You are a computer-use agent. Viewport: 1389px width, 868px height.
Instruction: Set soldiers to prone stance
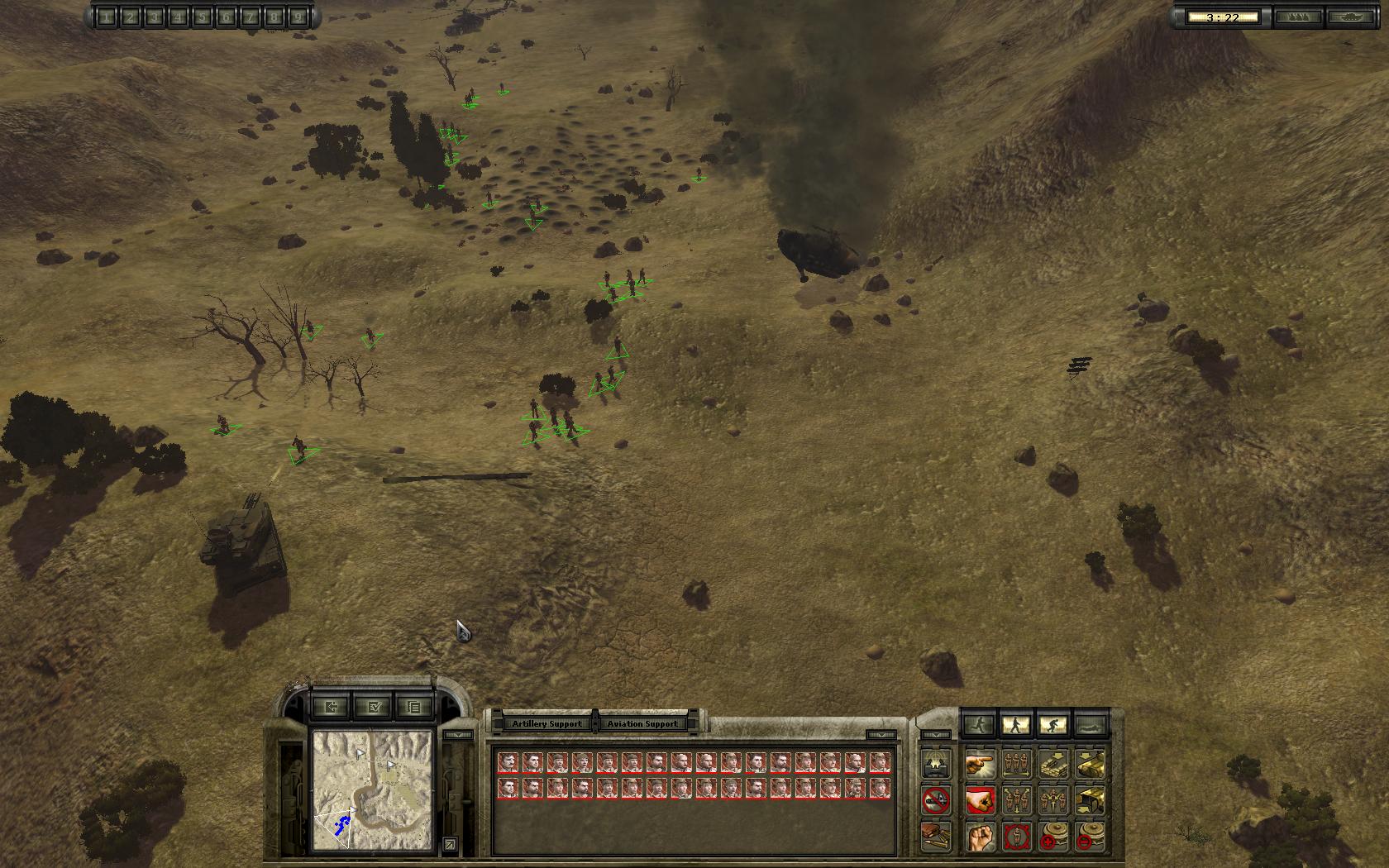coord(1091,725)
